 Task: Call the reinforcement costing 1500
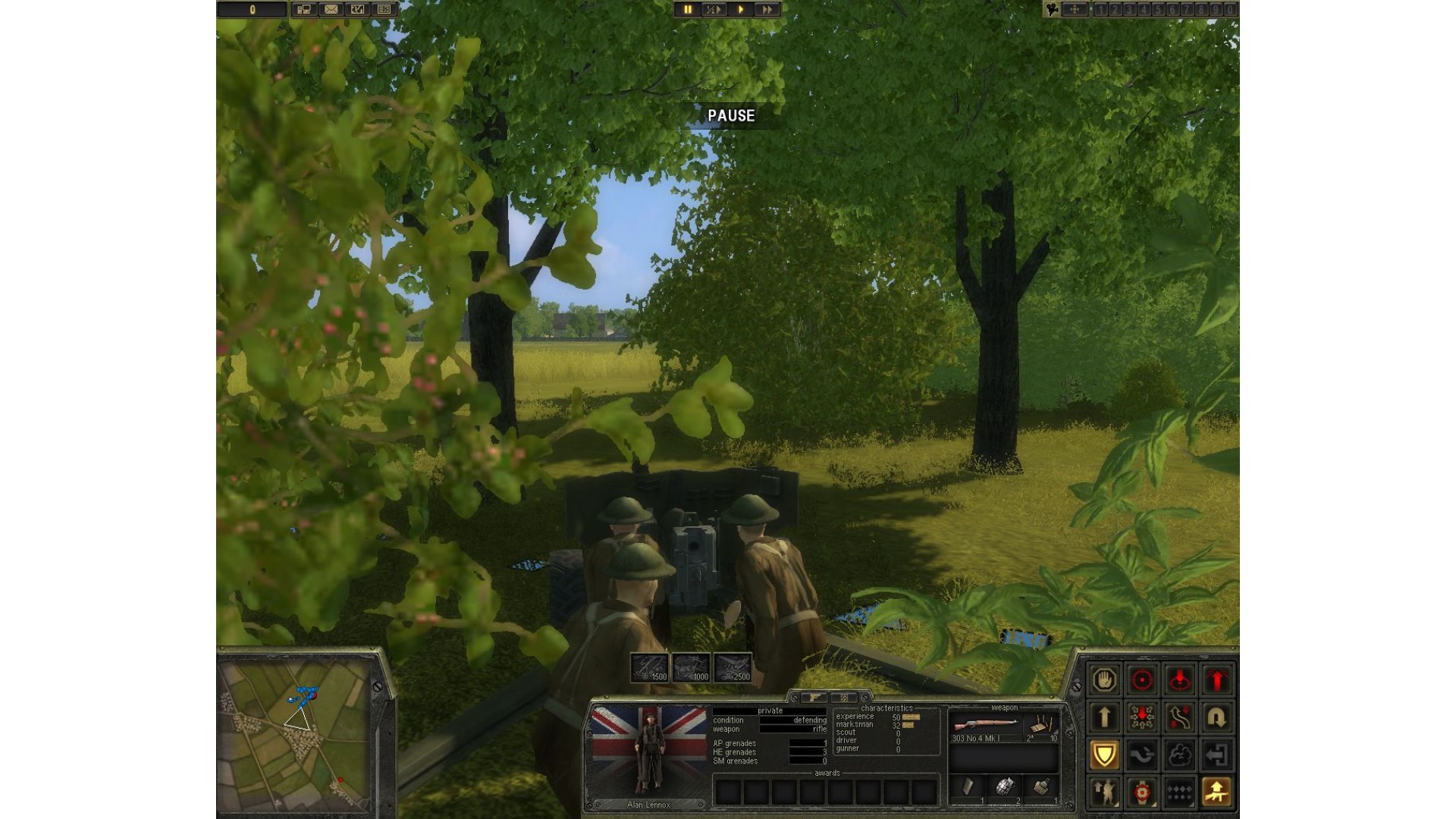coord(650,667)
